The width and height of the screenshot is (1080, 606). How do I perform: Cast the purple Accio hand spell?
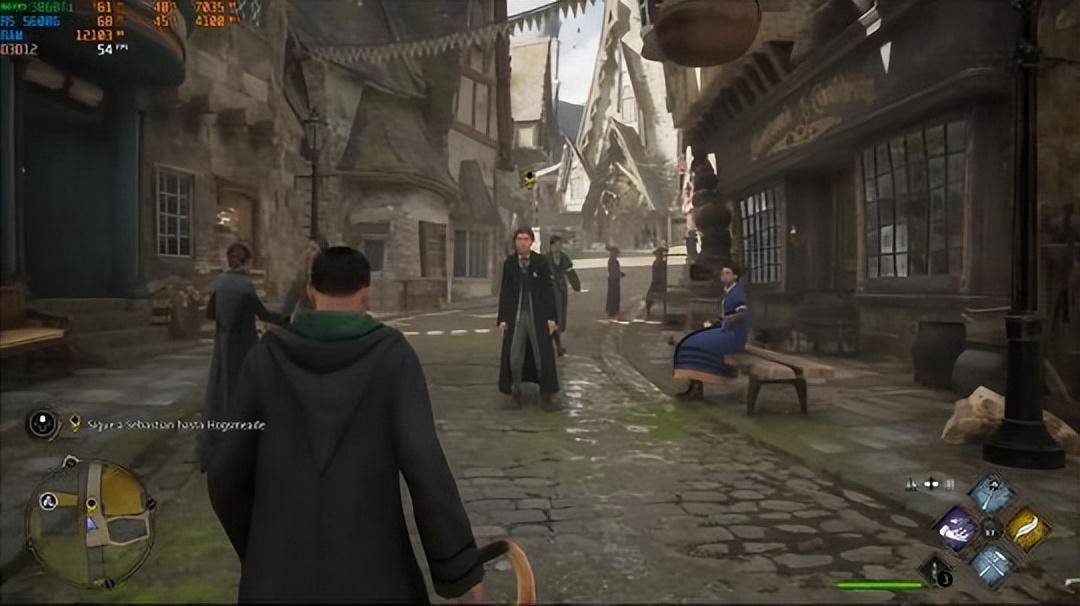[957, 528]
